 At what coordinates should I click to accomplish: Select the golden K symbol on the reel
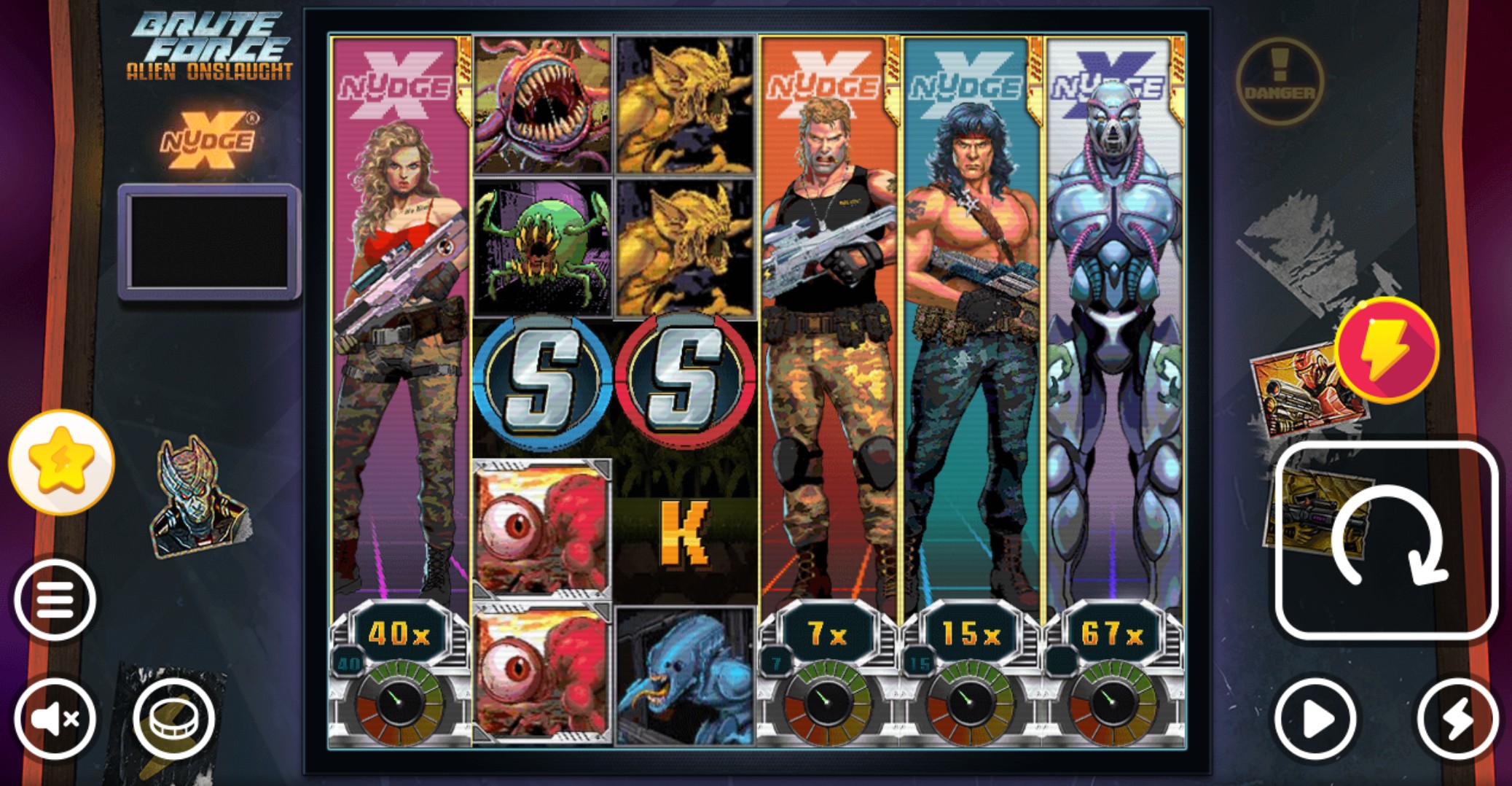[683, 534]
